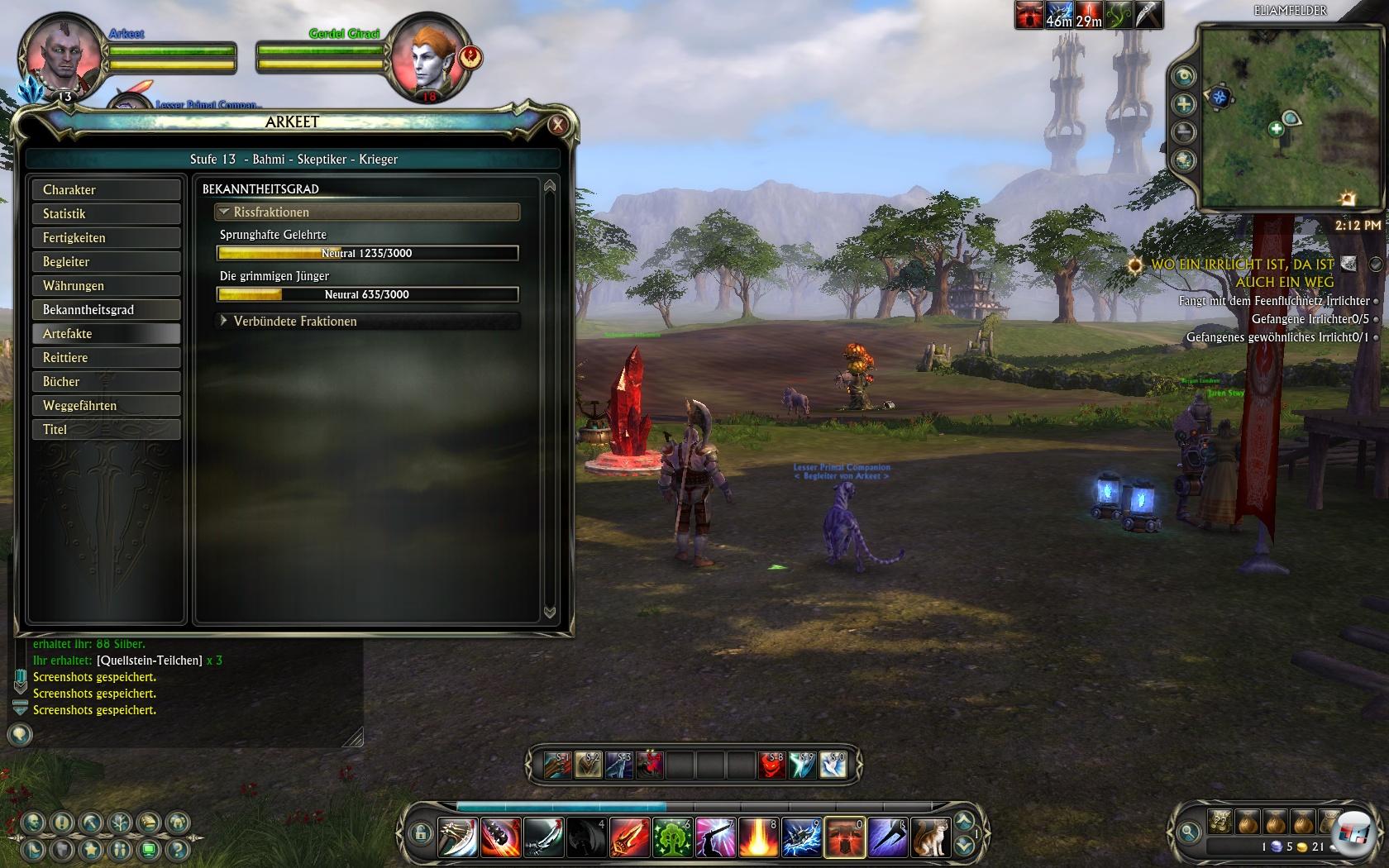Open the help question mark menu

click(x=178, y=849)
